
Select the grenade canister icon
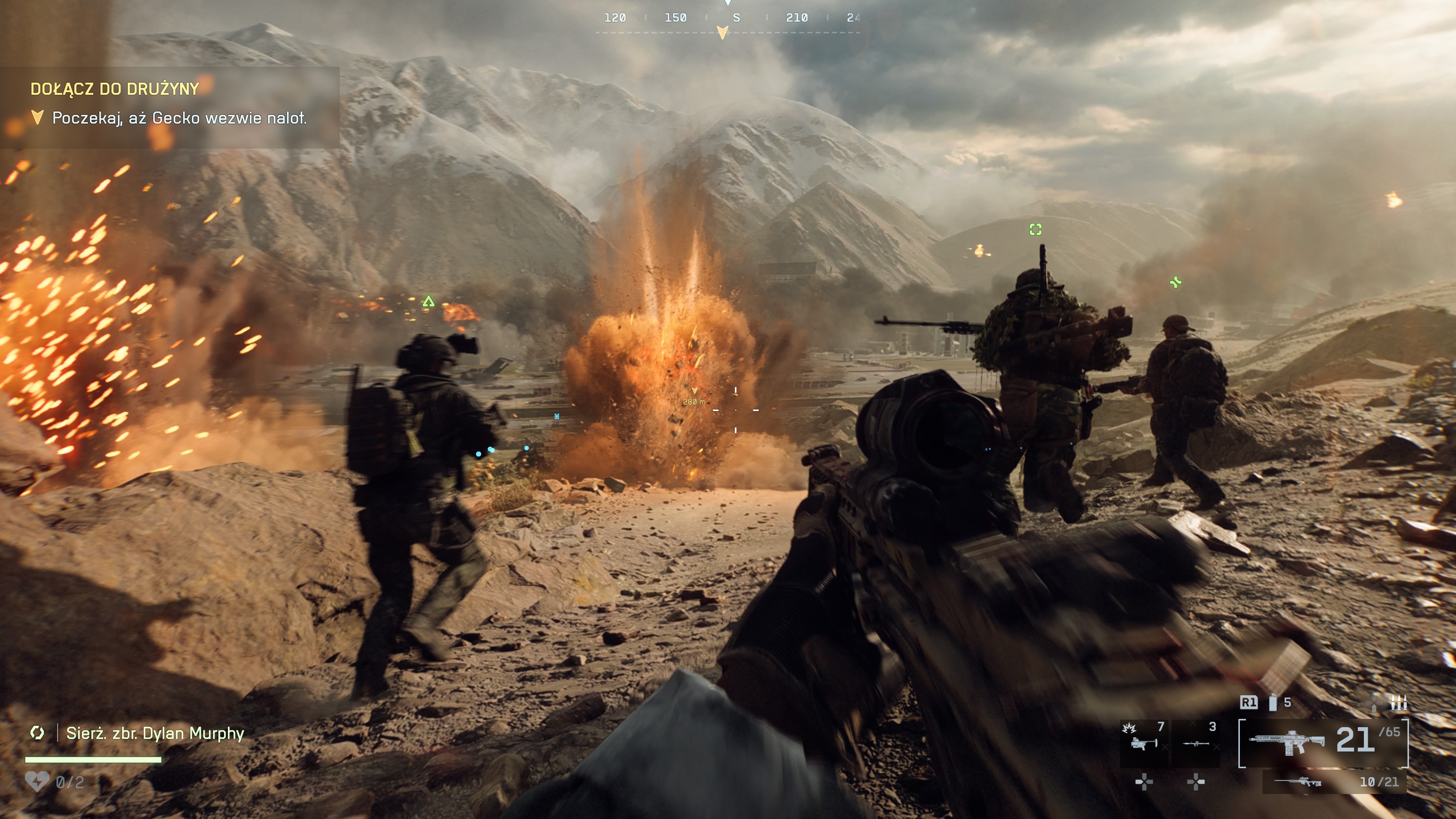1273,703
